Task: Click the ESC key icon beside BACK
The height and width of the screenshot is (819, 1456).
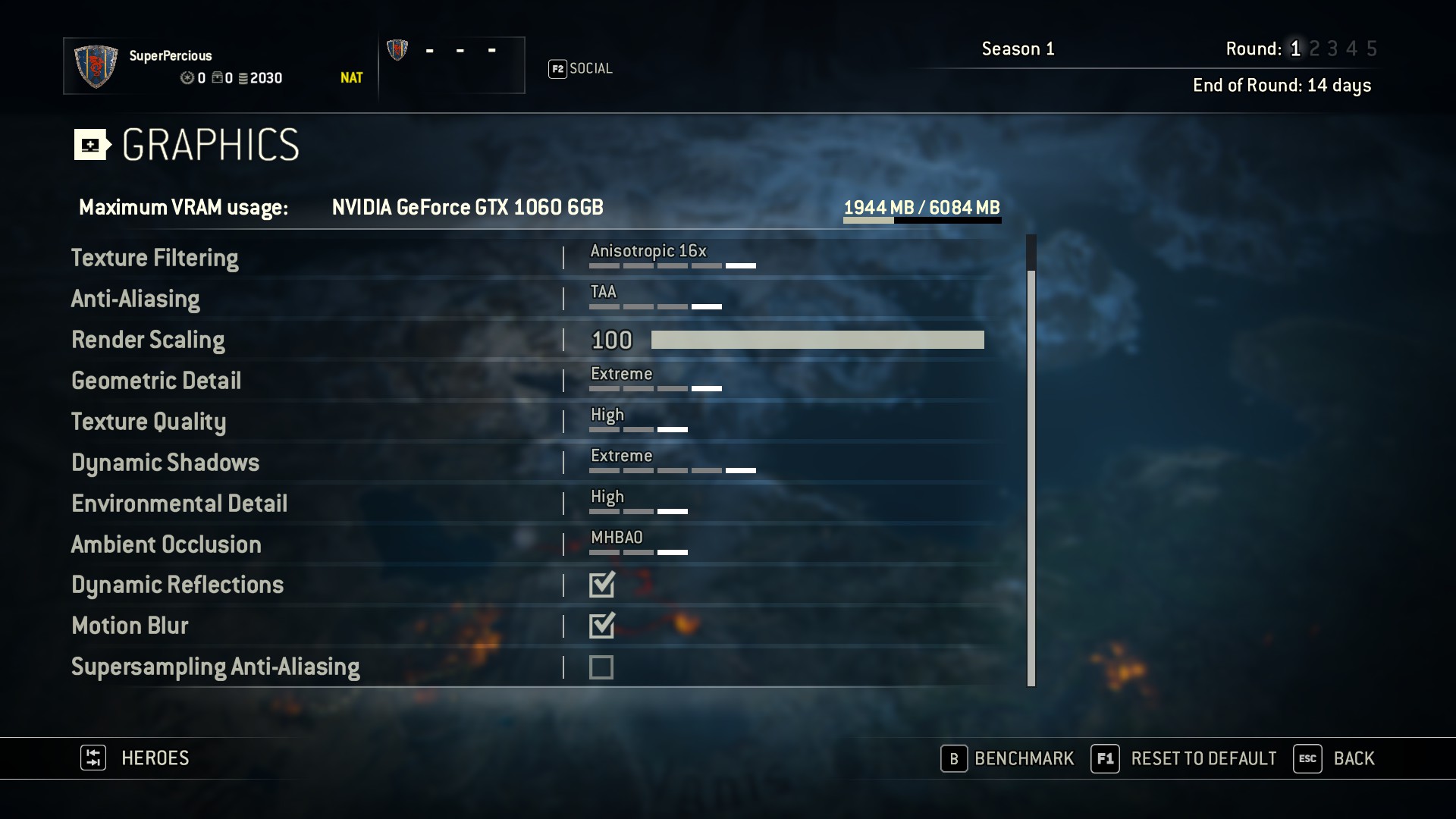Action: pyautogui.click(x=1307, y=758)
